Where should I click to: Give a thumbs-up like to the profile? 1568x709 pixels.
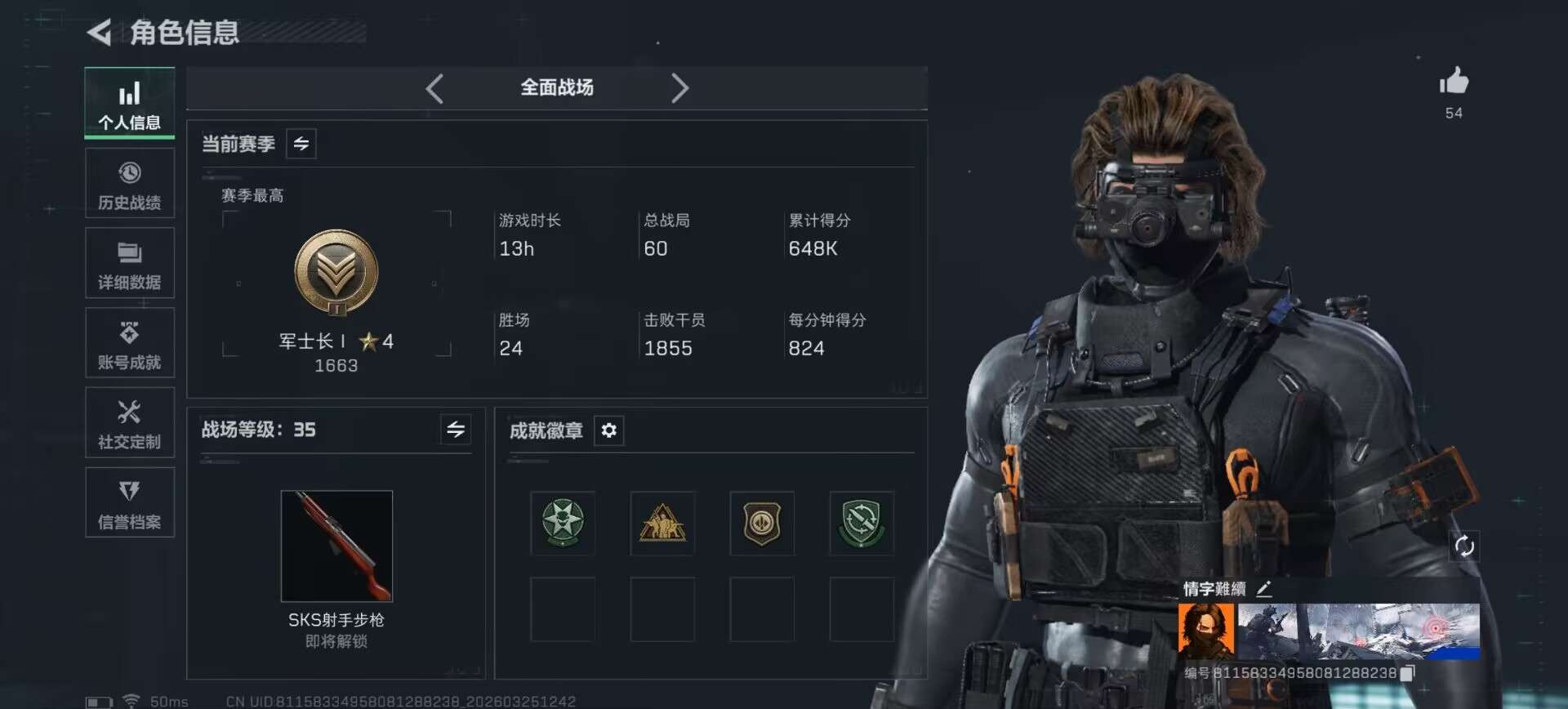[x=1454, y=82]
